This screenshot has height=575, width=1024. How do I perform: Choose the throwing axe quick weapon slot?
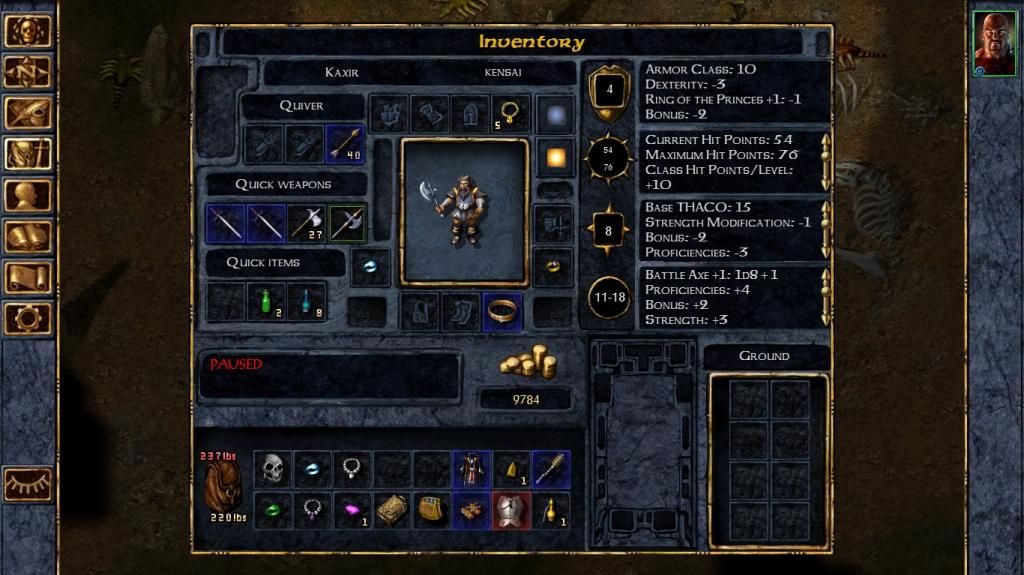[306, 223]
